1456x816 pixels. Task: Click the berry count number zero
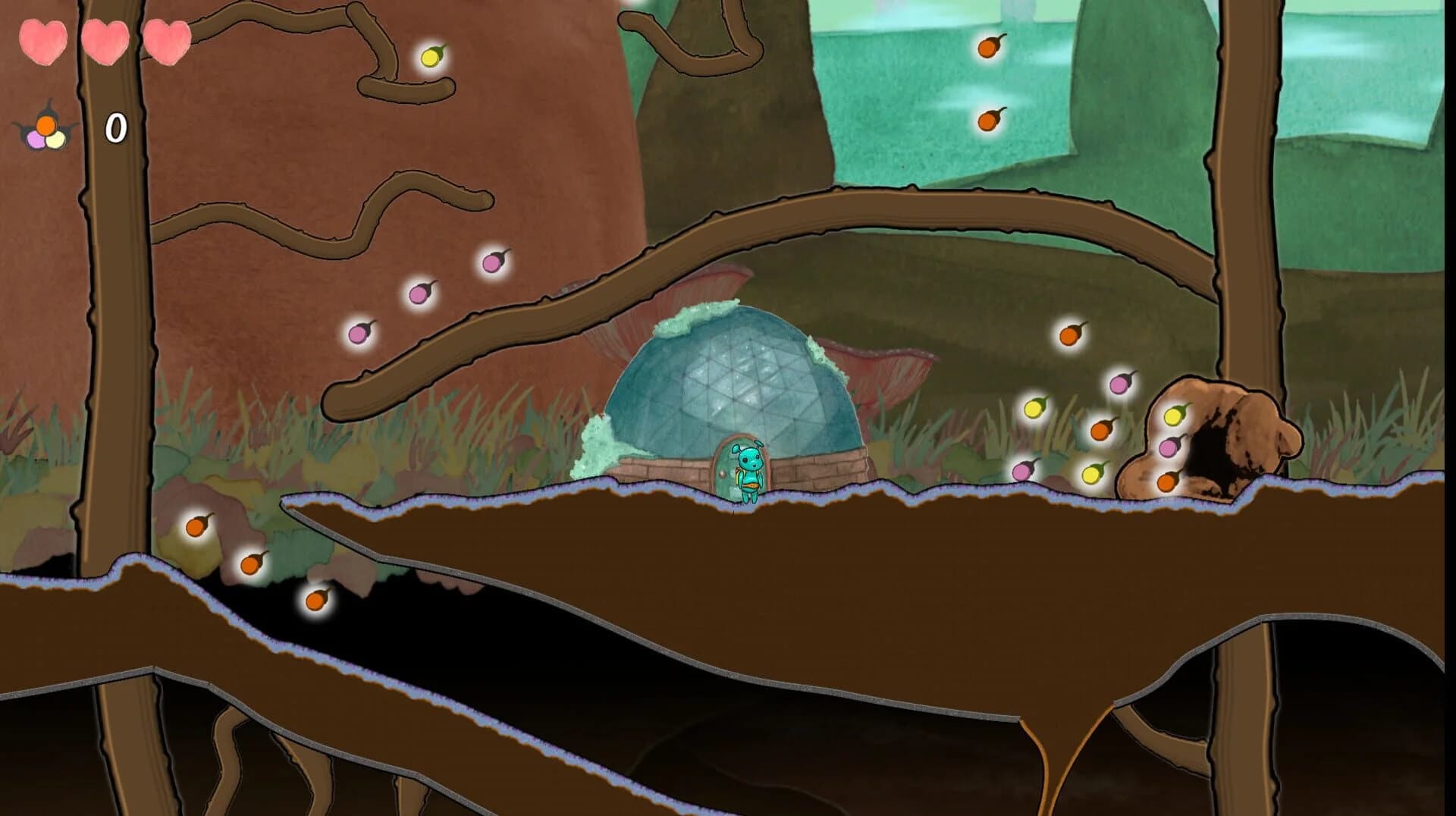115,127
